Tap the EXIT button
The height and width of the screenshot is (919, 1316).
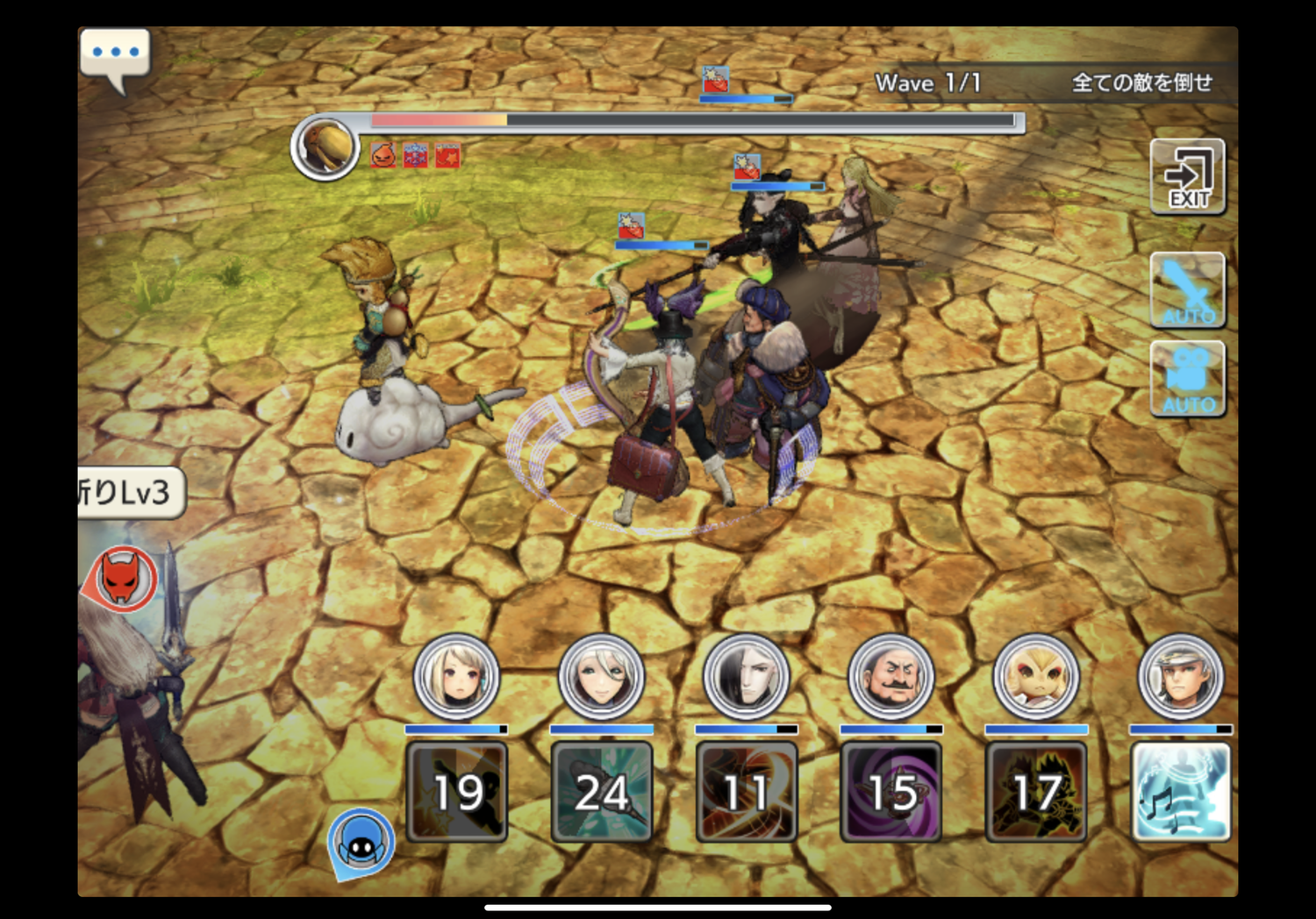point(1187,177)
